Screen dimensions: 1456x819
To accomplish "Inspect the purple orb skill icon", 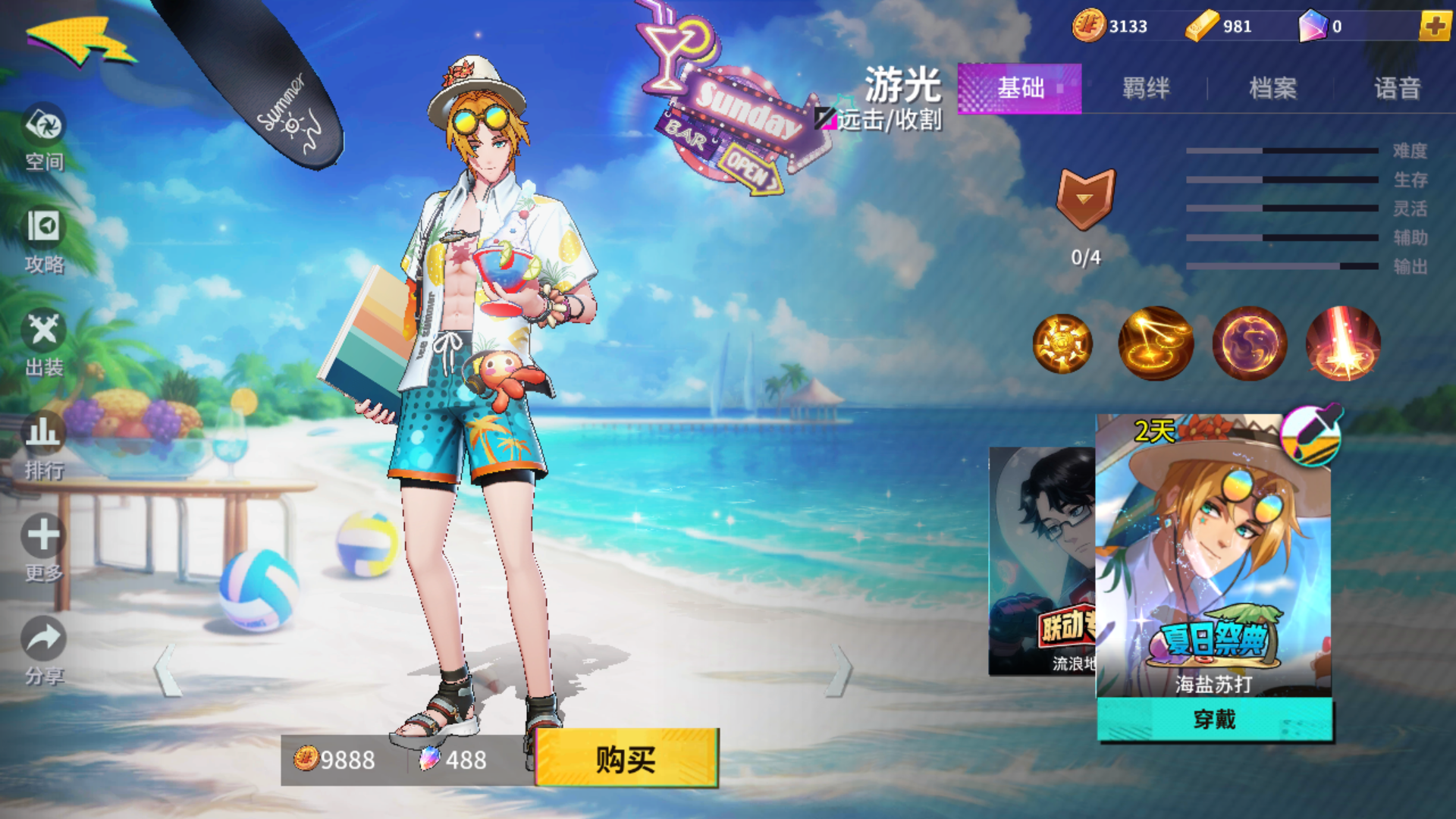I will coord(1248,343).
